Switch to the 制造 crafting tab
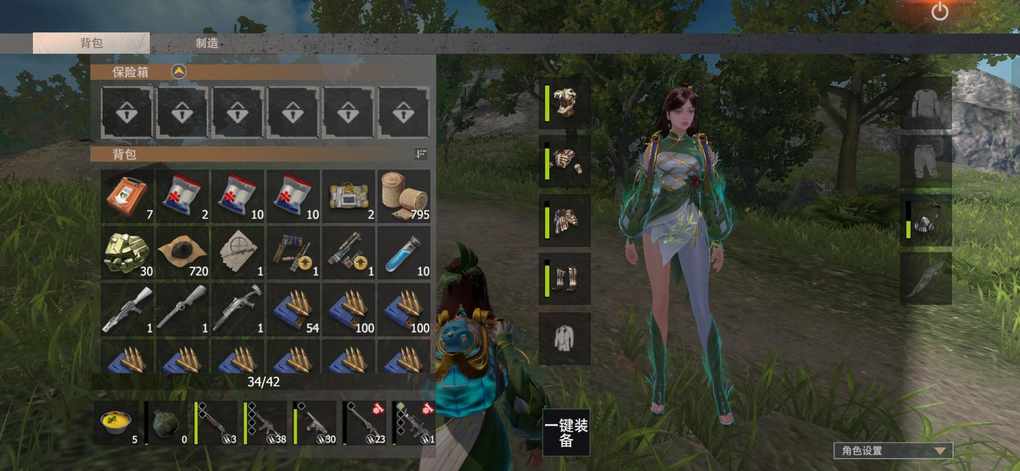The width and height of the screenshot is (1020, 471). (208, 43)
